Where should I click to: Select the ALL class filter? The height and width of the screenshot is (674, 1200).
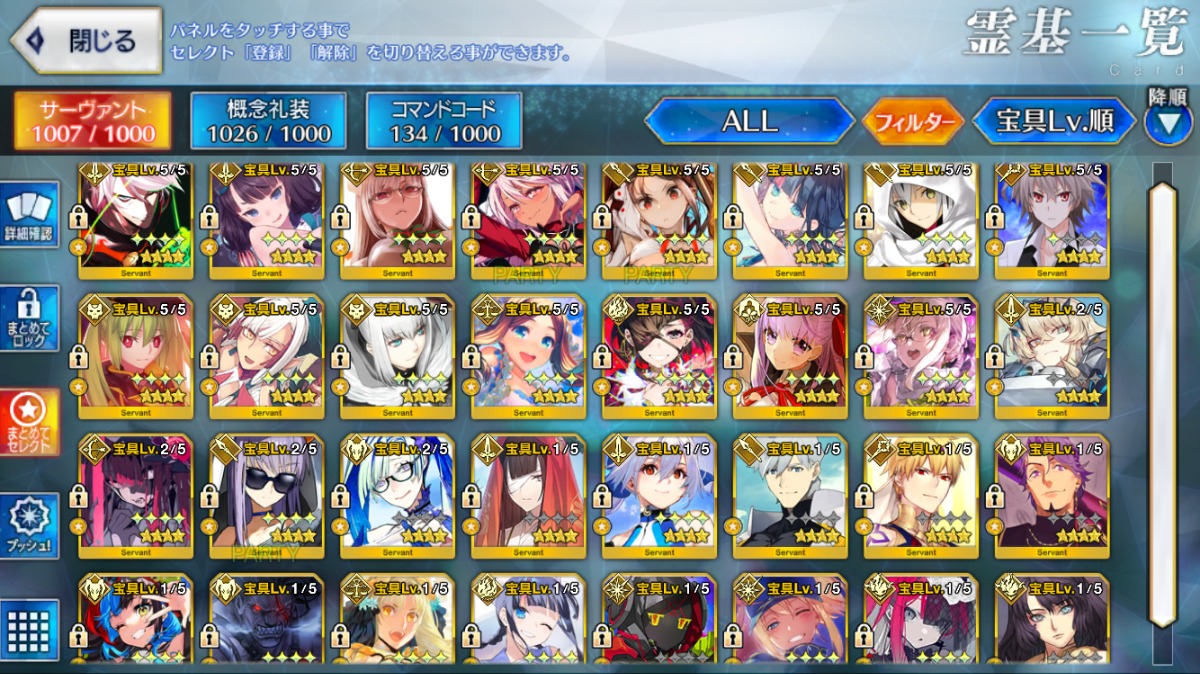tap(749, 121)
